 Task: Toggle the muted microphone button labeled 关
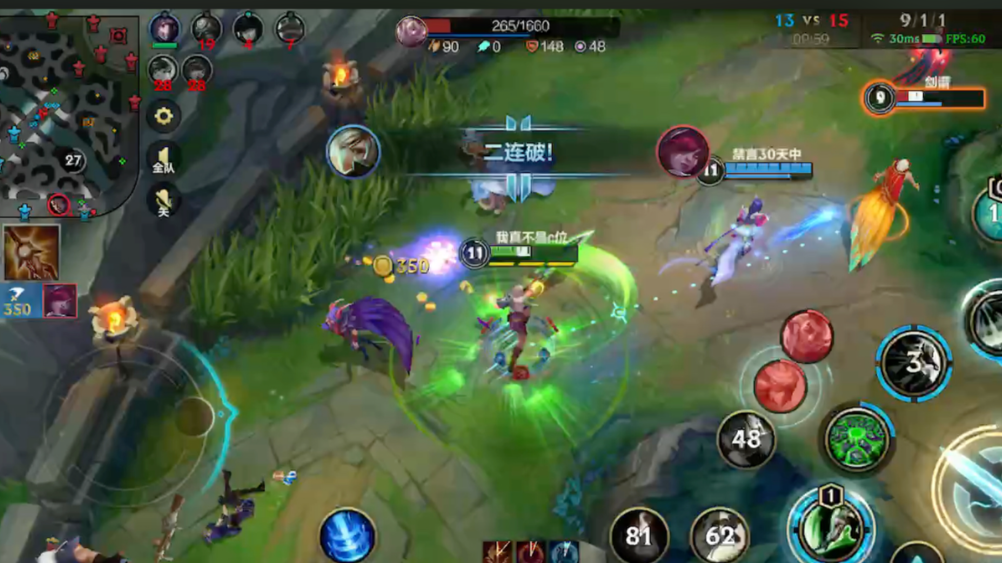click(x=163, y=201)
